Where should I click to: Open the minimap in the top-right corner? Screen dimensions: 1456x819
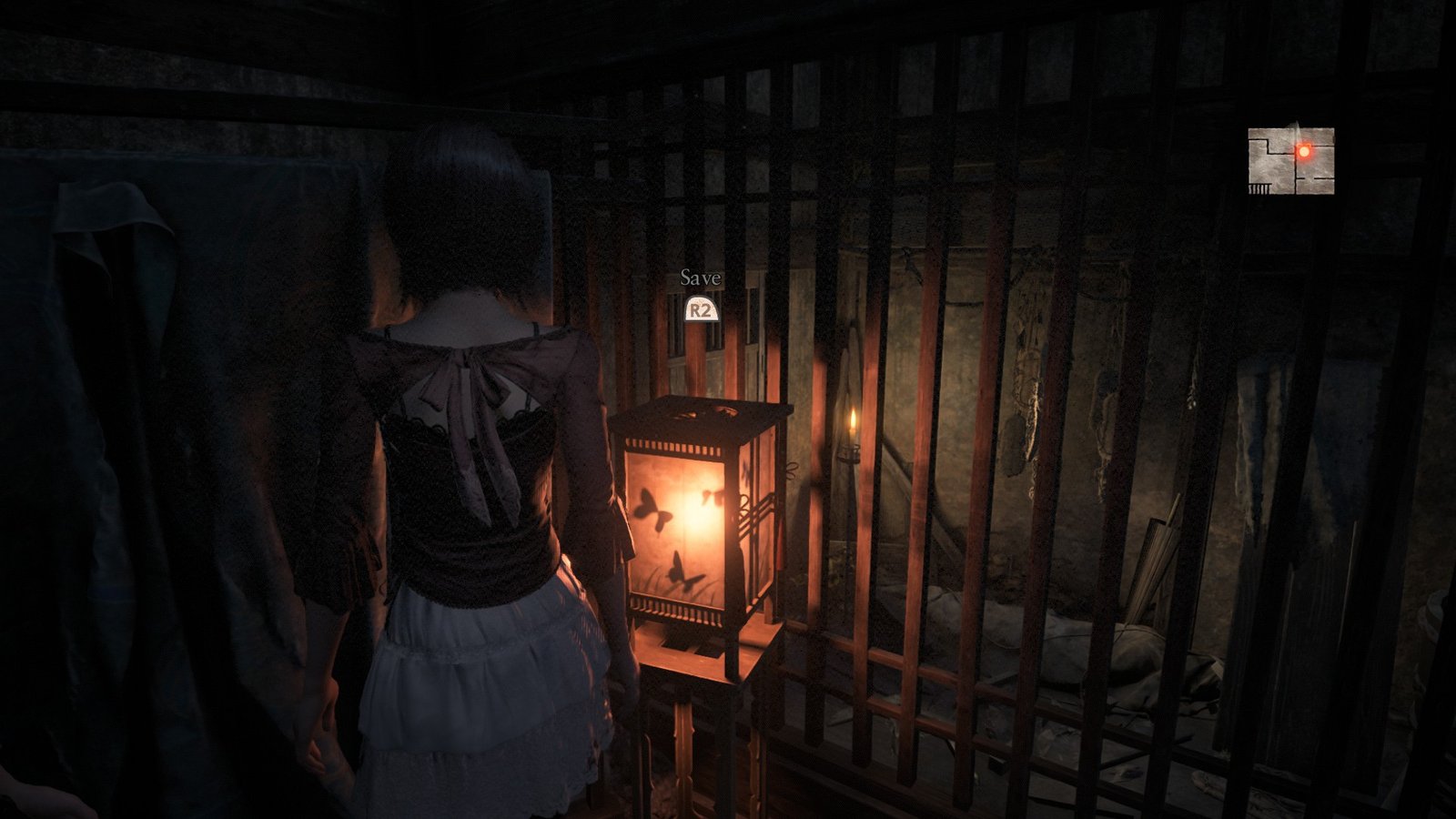click(1290, 159)
